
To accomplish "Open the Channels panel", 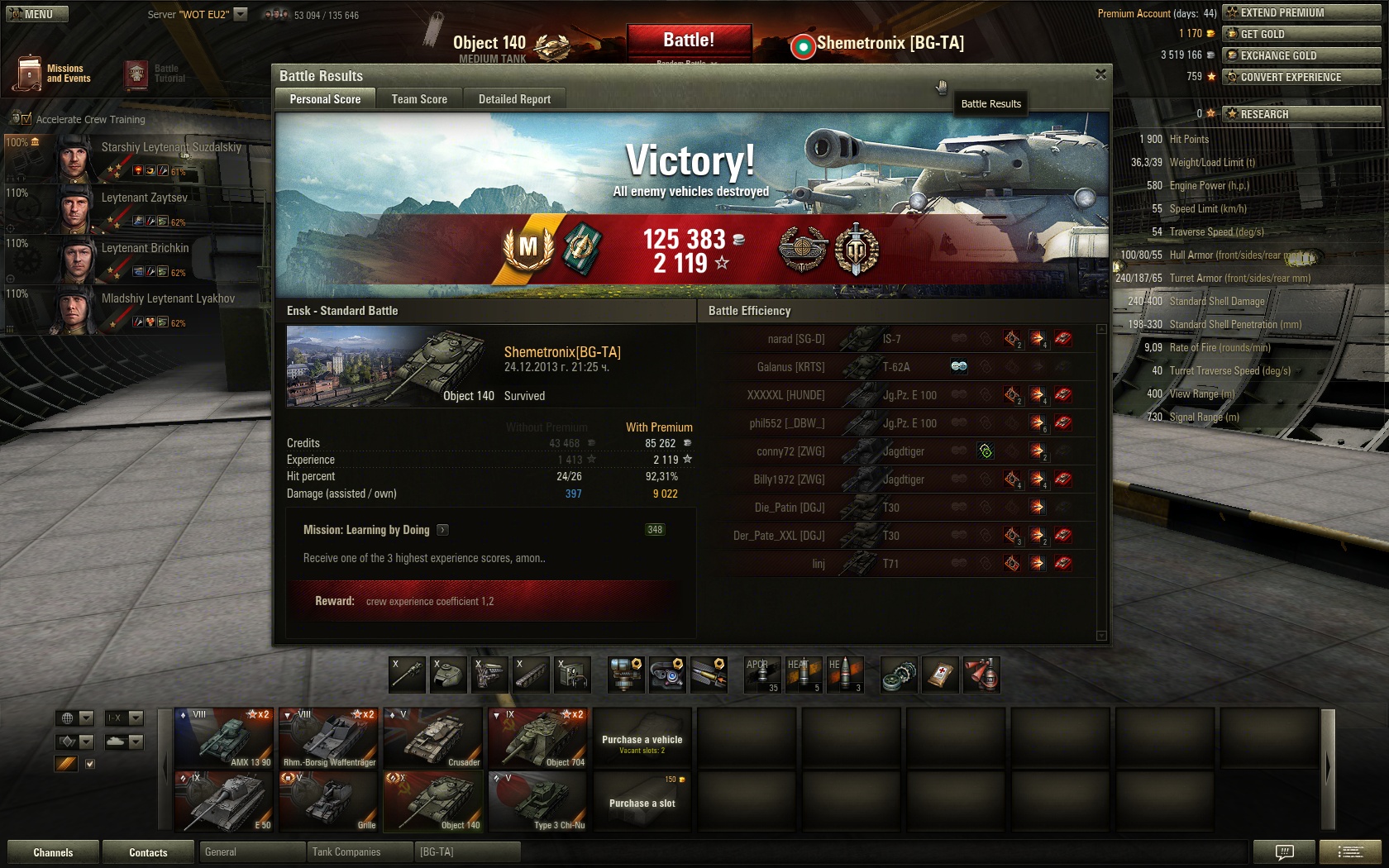I will point(53,852).
